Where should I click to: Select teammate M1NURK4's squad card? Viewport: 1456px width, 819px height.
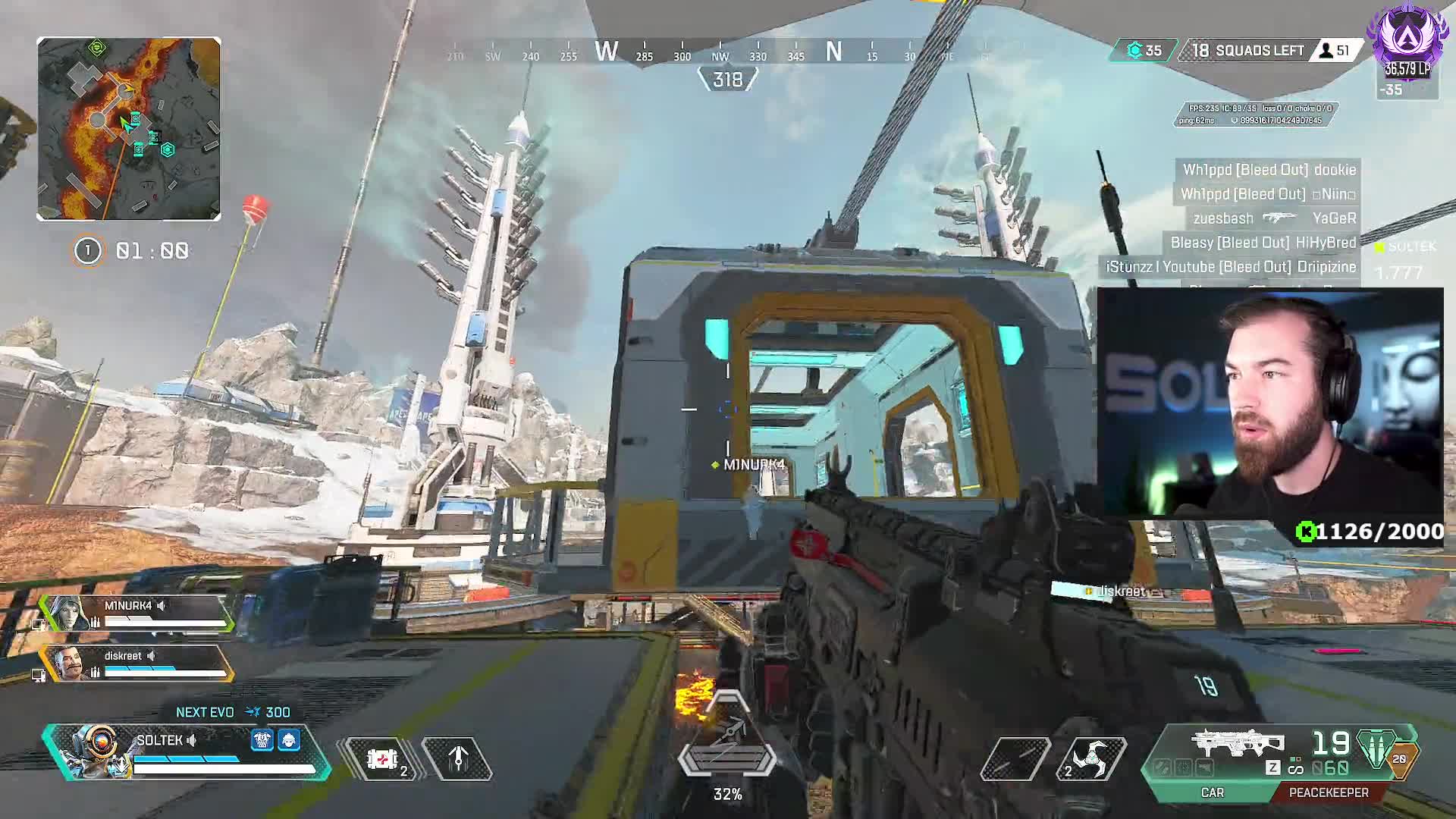pyautogui.click(x=136, y=613)
